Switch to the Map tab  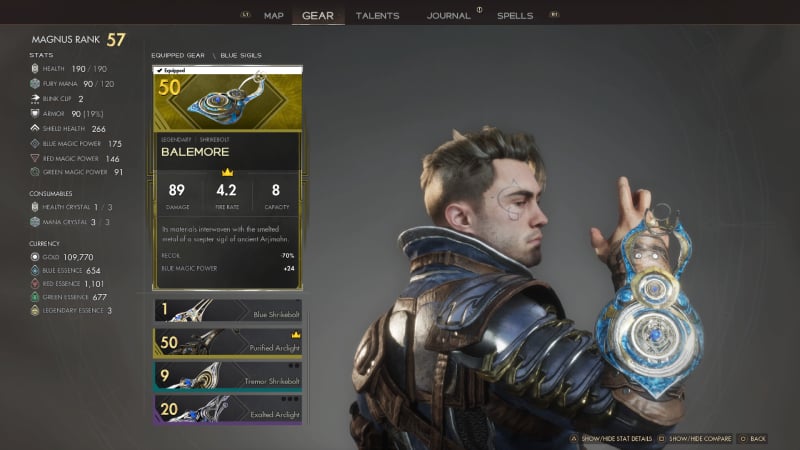coord(274,16)
